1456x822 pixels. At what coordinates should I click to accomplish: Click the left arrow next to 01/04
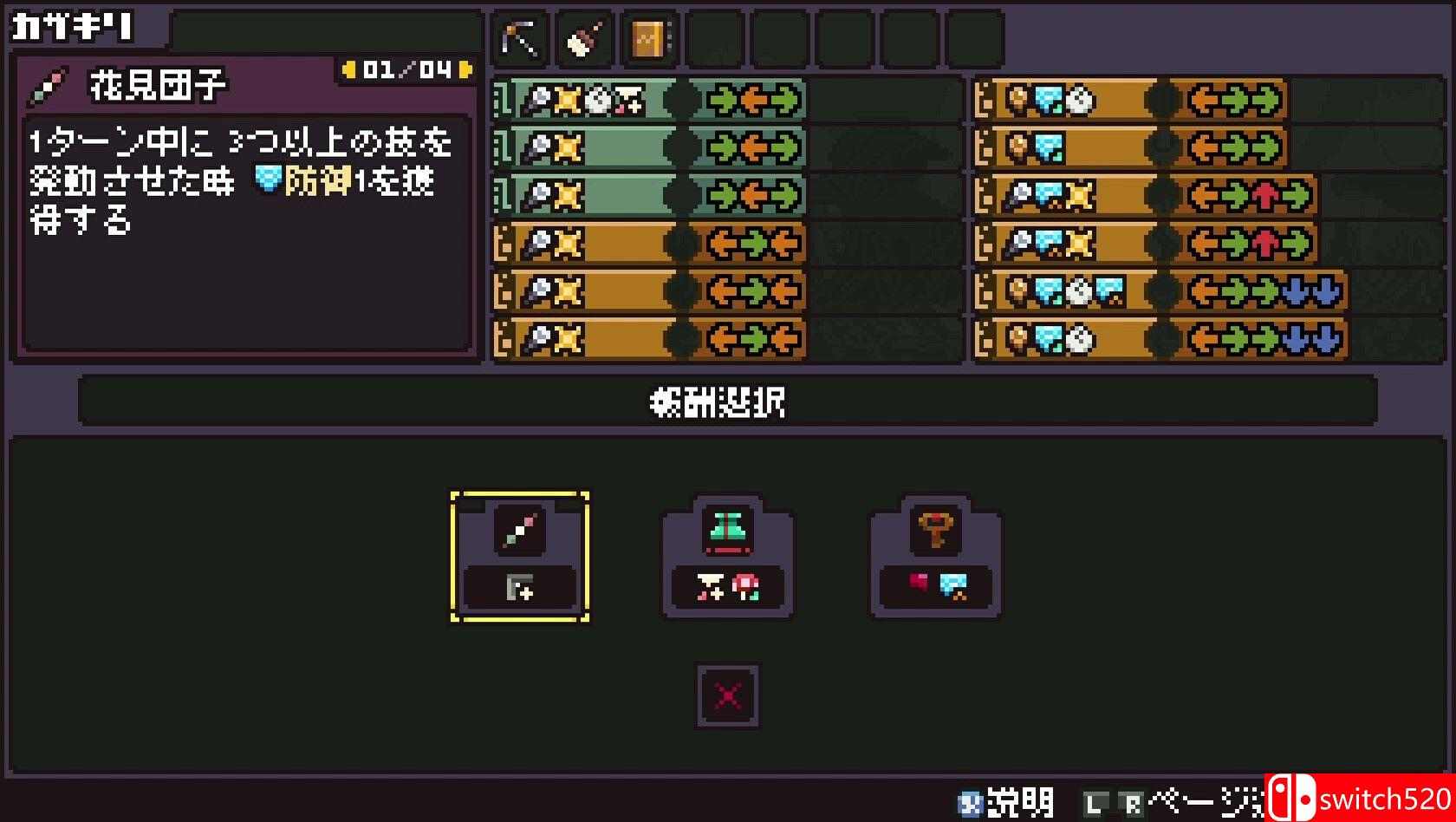coord(350,68)
